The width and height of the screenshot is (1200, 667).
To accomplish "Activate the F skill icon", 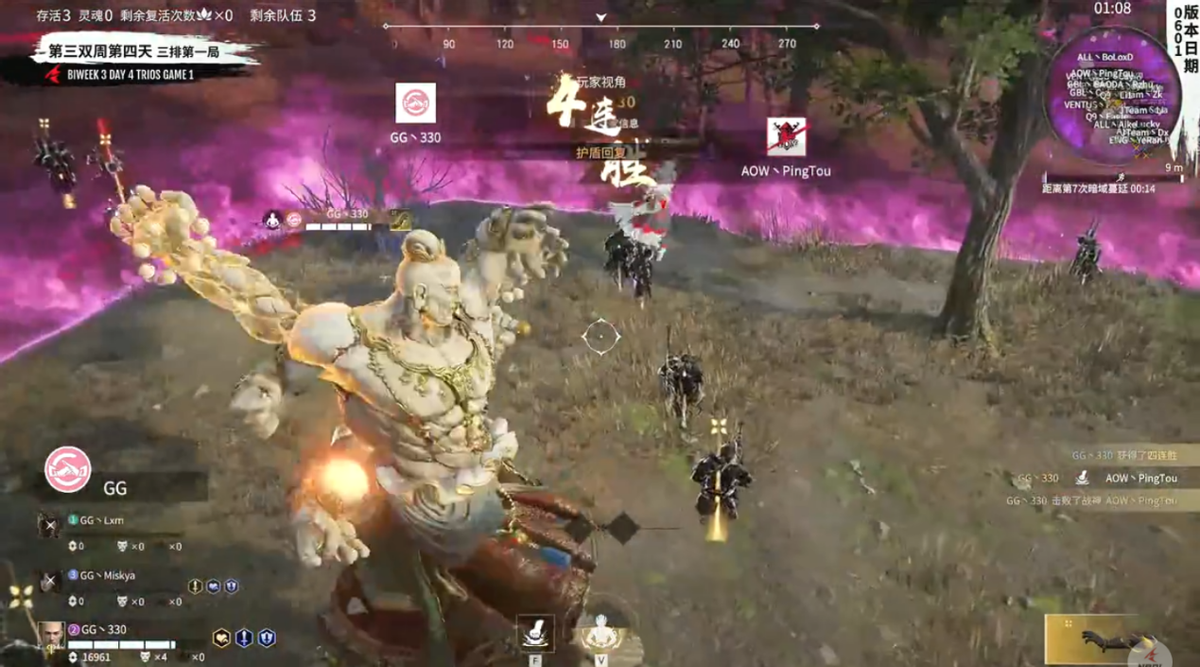I will [x=535, y=634].
